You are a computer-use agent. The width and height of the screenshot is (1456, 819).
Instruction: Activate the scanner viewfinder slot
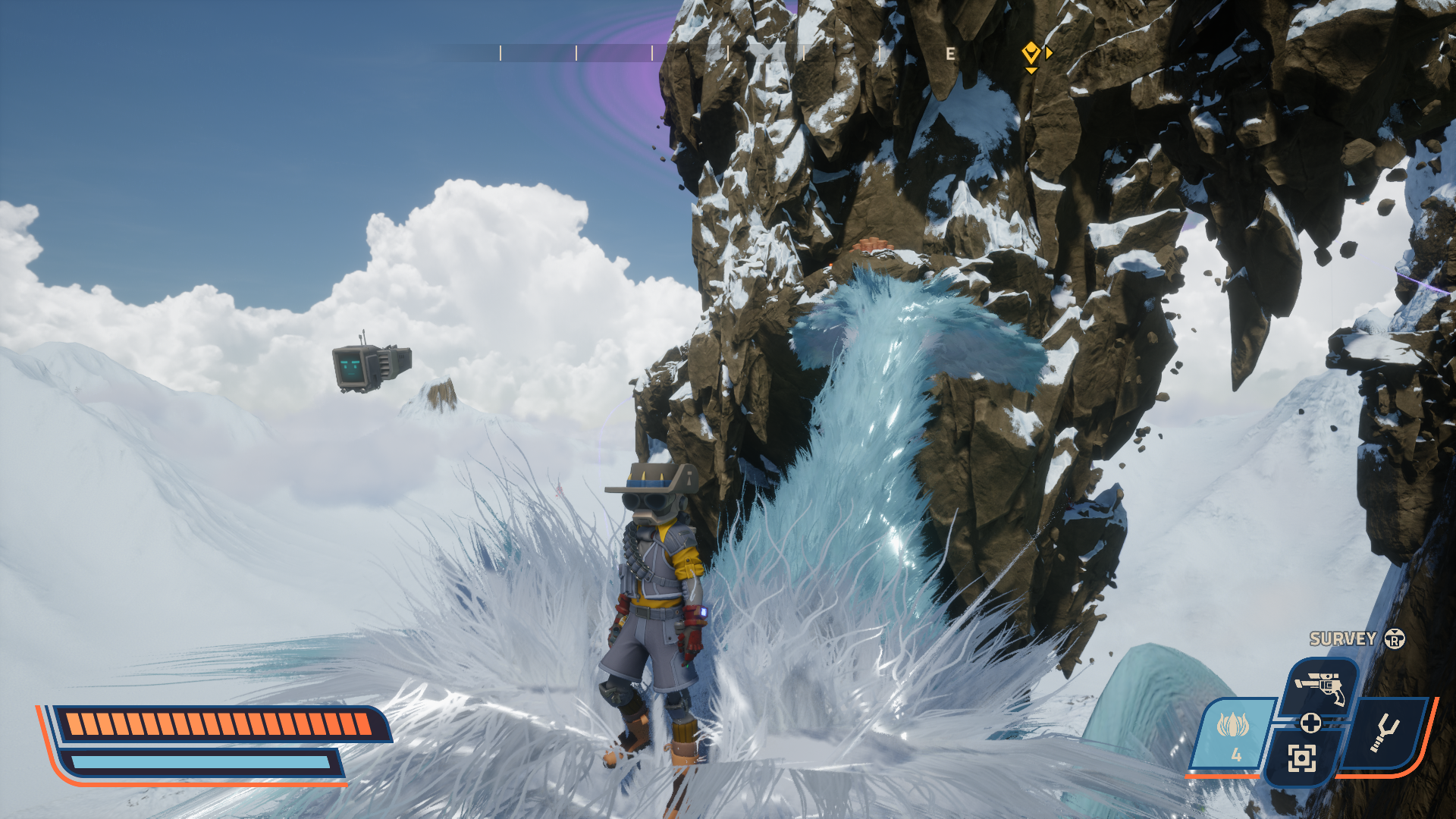coord(1301,758)
